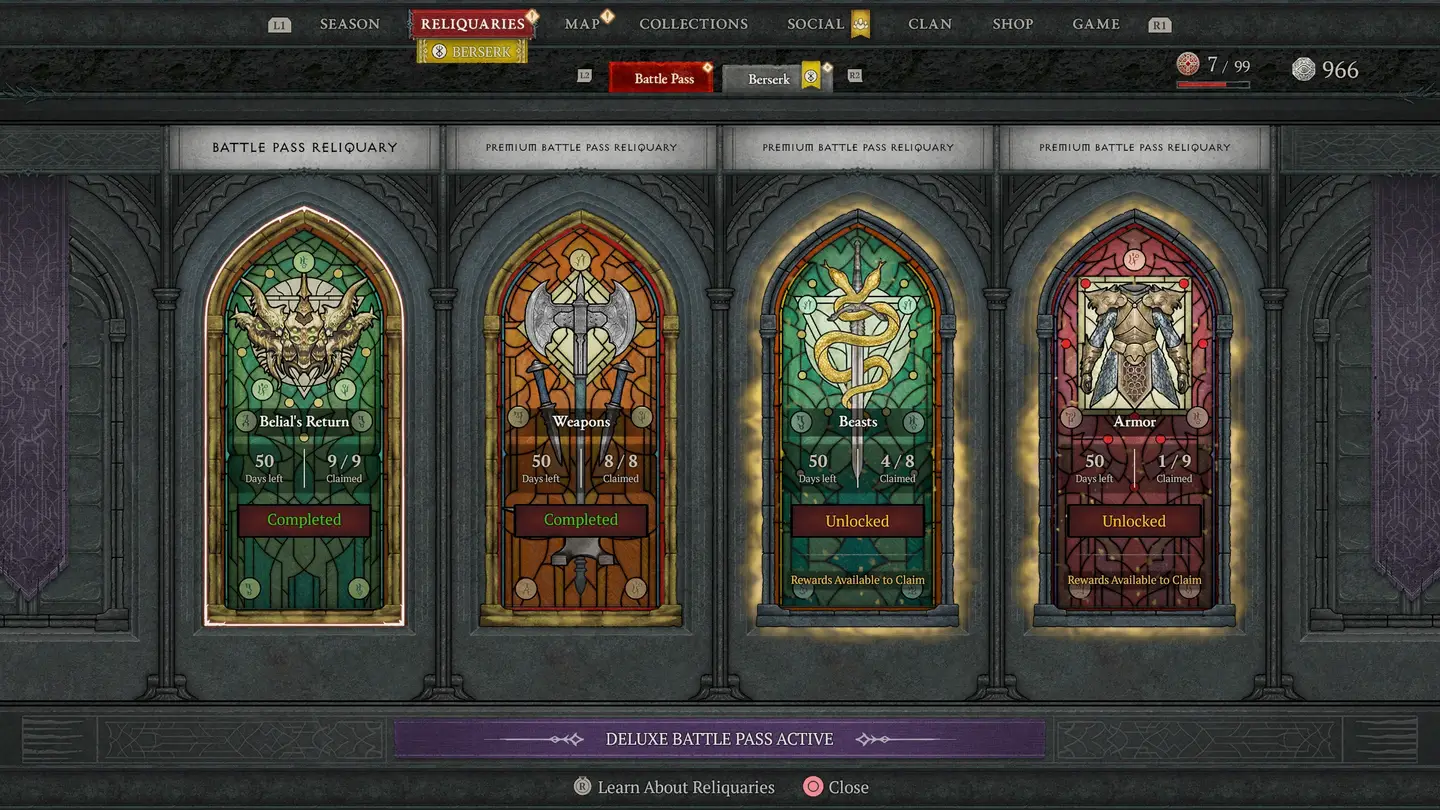Click the Deluxe Battle Pass Active banner
Image resolution: width=1440 pixels, height=810 pixels.
tap(719, 739)
